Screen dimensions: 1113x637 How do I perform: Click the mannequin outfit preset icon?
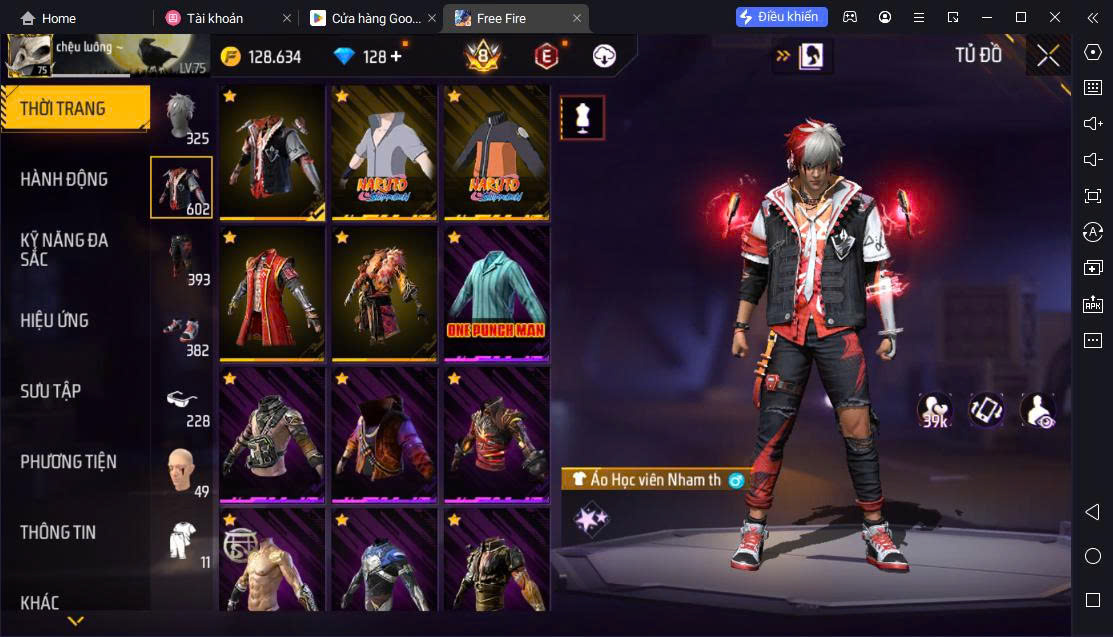coord(581,117)
